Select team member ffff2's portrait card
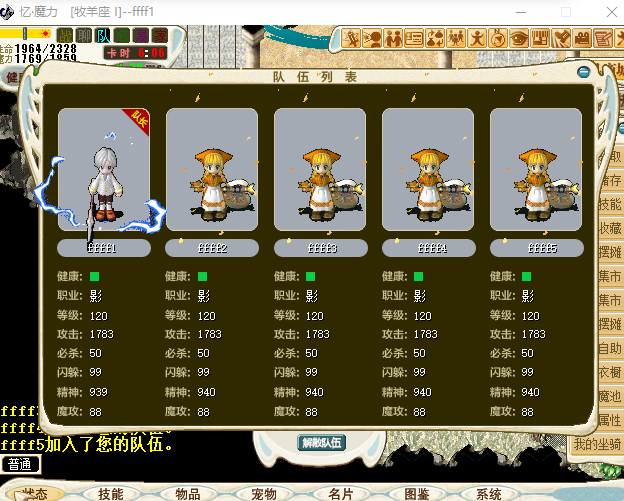This screenshot has height=501, width=624. [212, 170]
